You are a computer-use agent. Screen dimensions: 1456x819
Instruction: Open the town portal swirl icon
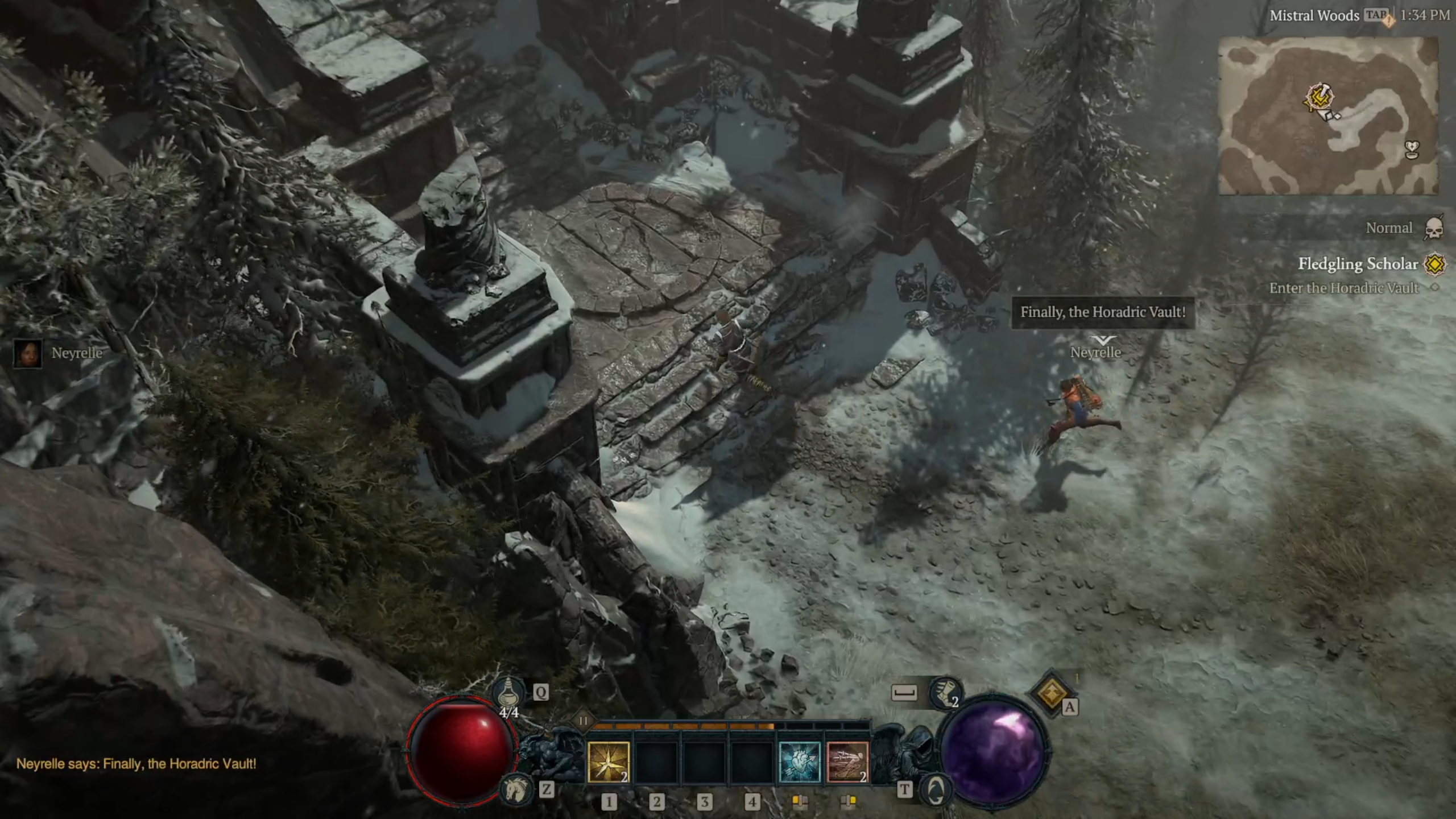point(936,789)
